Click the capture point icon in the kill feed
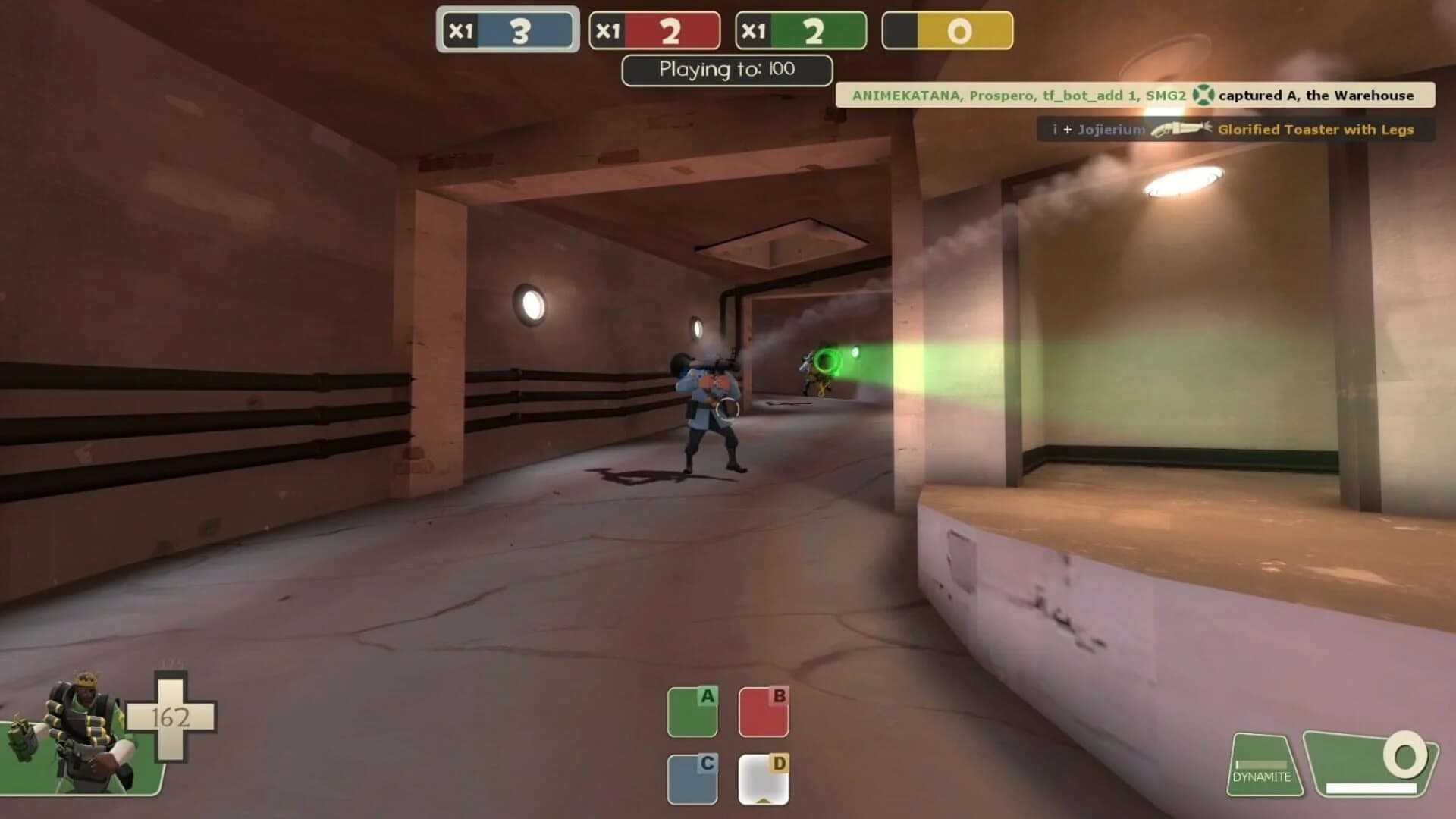 click(1203, 96)
